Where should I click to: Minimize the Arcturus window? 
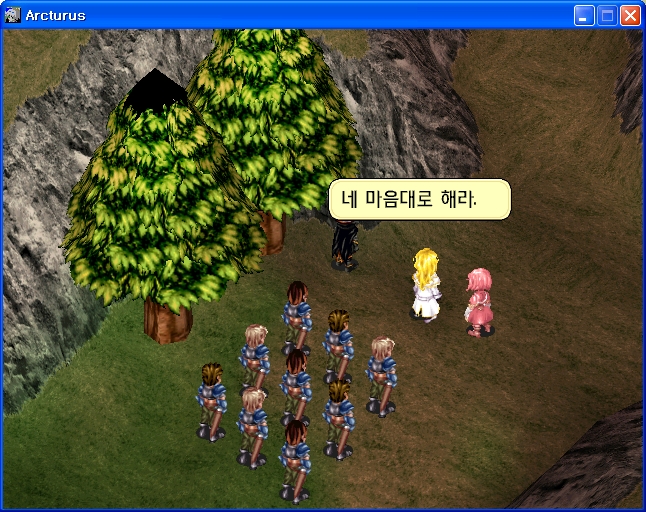tap(584, 15)
